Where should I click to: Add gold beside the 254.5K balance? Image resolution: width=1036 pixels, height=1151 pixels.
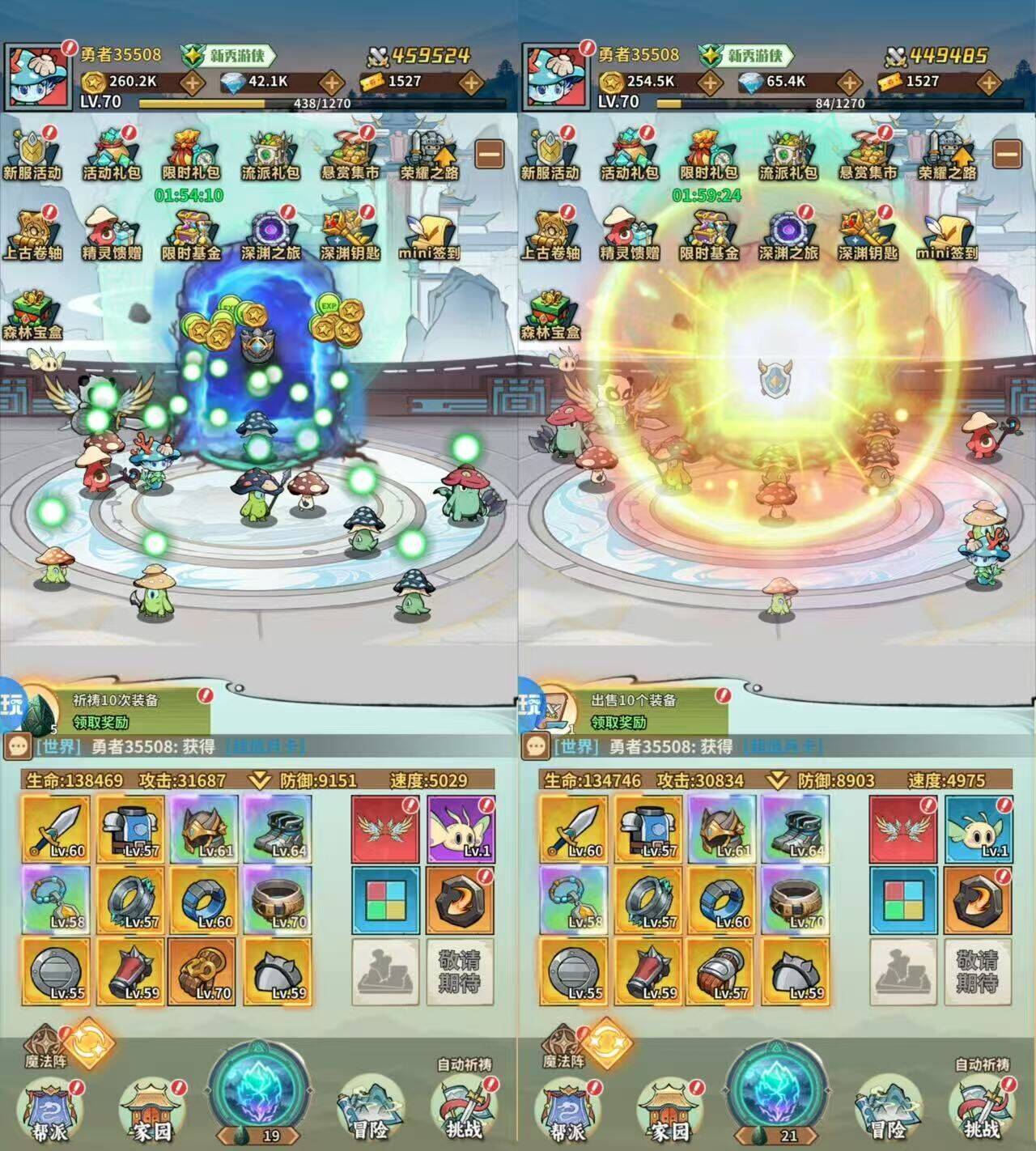711,82
